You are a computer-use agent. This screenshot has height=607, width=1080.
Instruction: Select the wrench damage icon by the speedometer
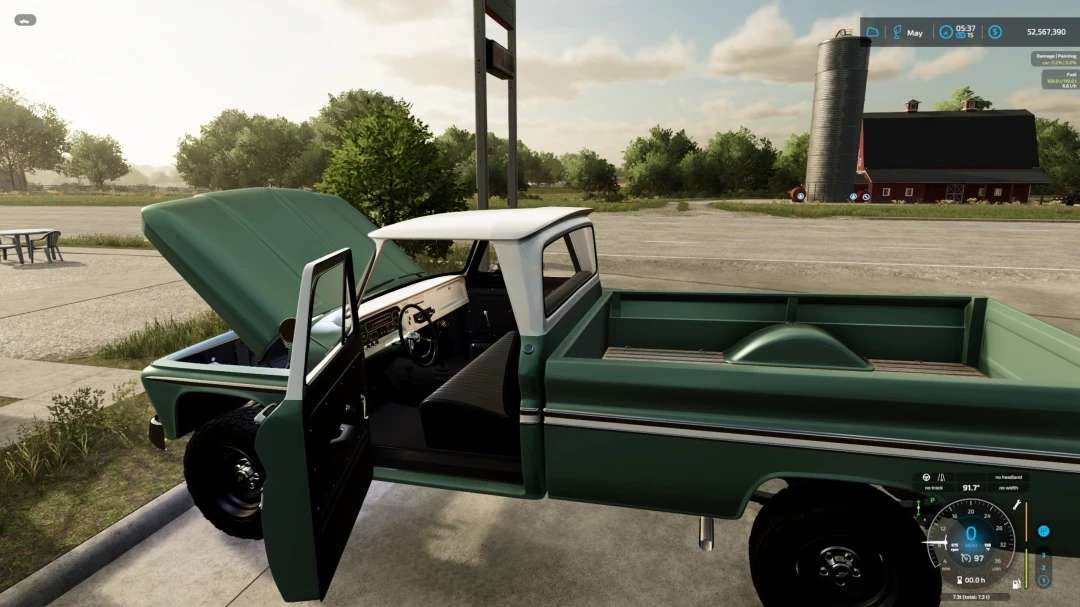point(1017,506)
